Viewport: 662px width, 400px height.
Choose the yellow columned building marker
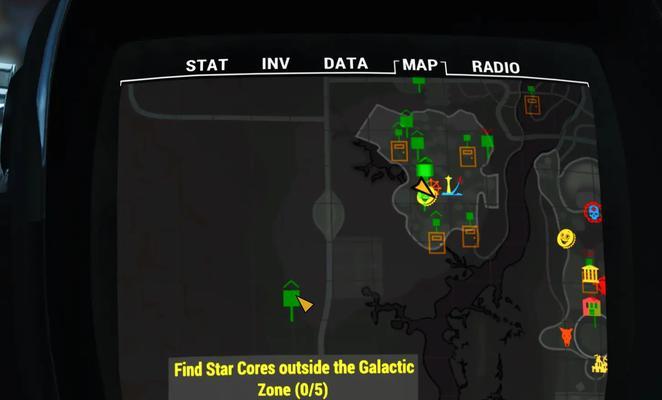[590, 274]
